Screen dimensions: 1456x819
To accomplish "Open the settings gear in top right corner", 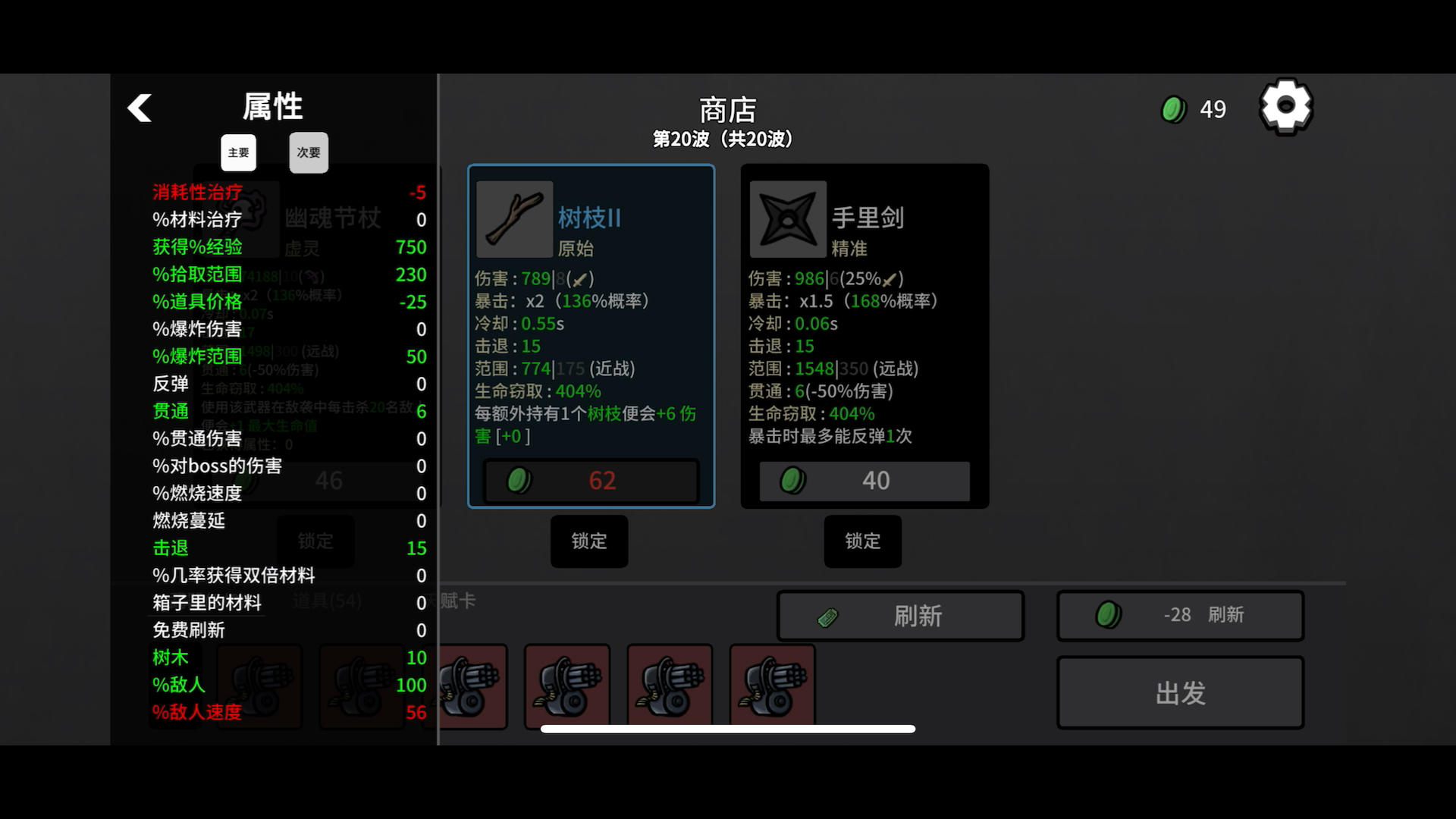I will (1285, 107).
